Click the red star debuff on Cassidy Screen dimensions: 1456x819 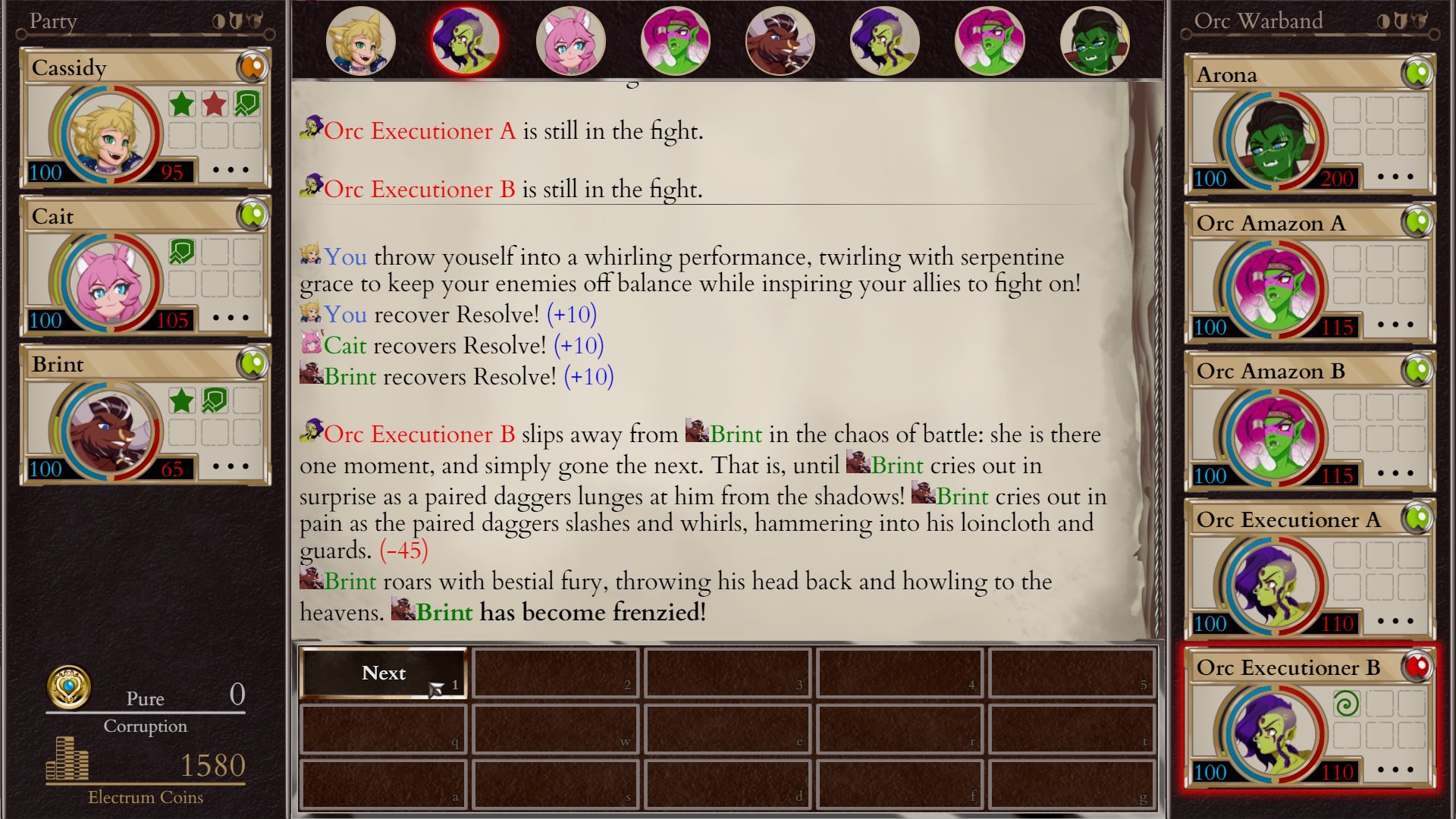tap(215, 103)
